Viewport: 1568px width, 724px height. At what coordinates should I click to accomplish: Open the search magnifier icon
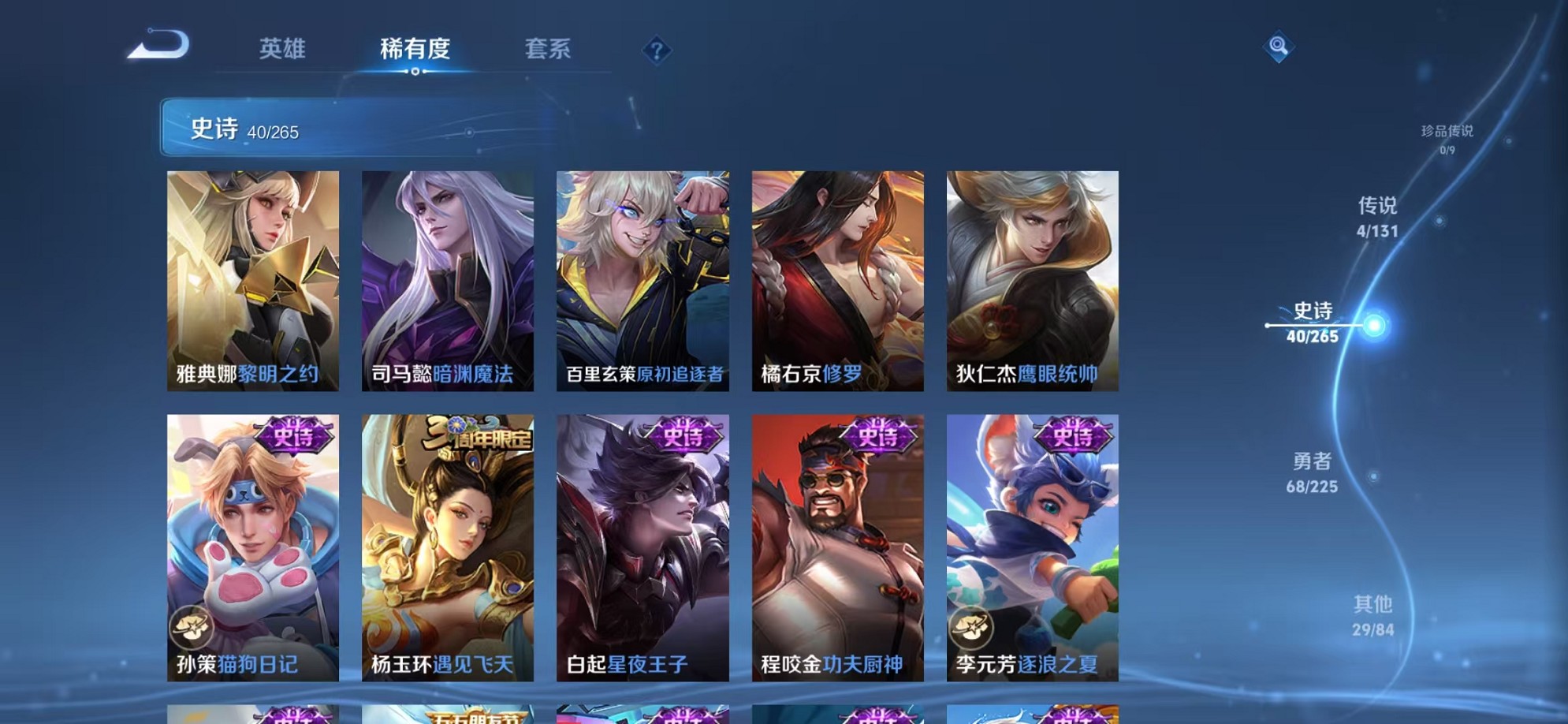pos(1279,47)
